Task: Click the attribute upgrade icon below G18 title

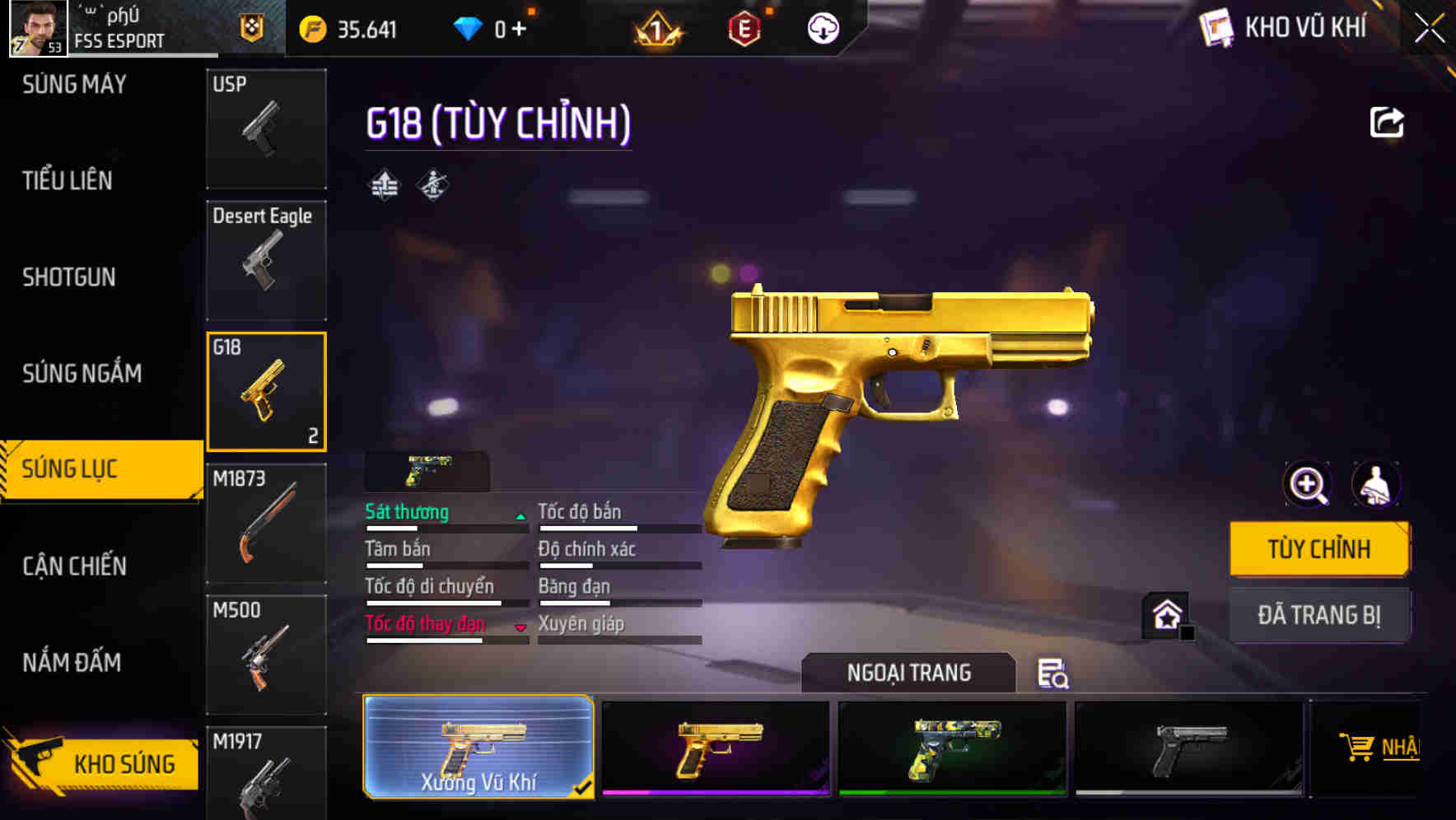Action: [x=384, y=185]
